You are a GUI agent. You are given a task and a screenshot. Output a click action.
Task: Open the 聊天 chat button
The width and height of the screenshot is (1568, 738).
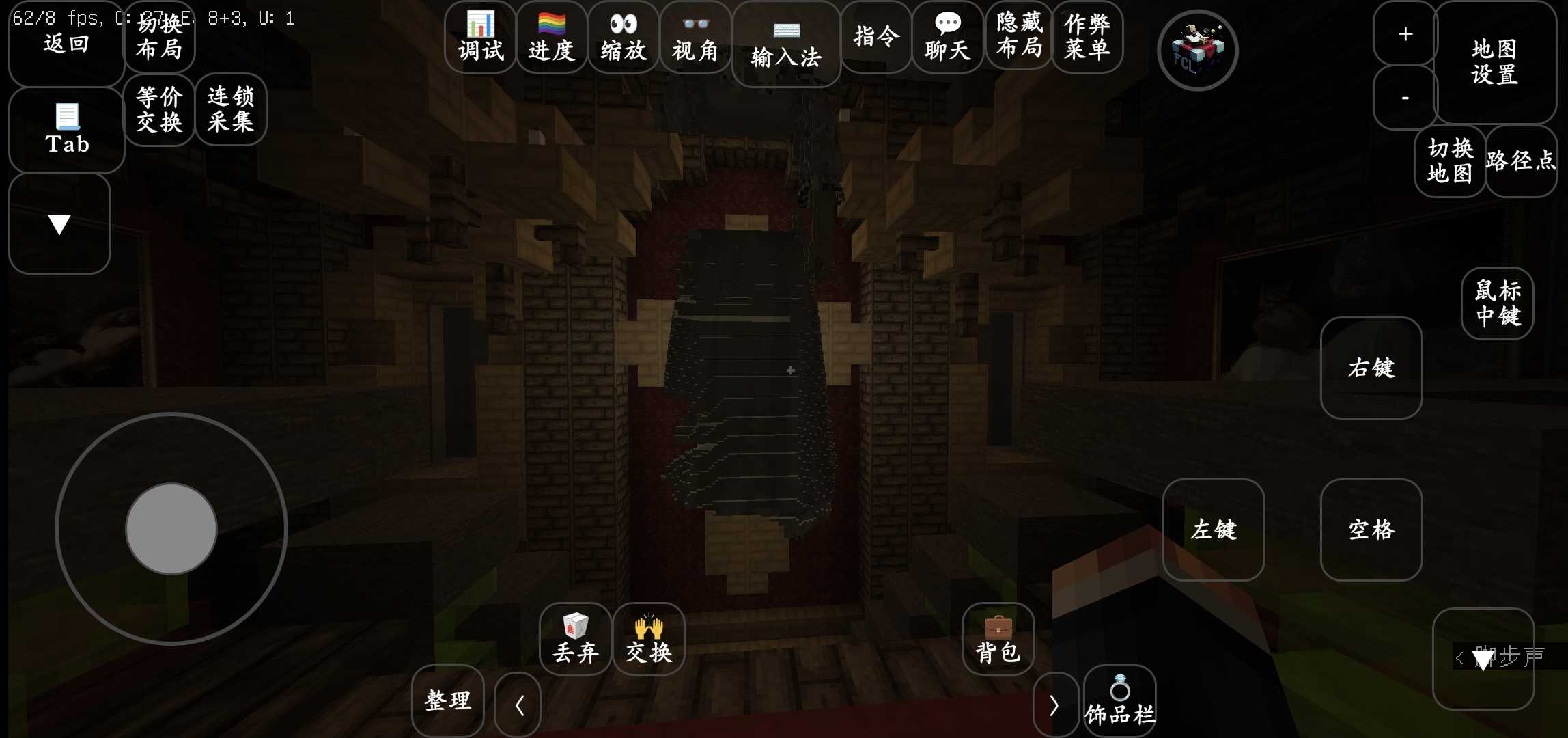948,37
